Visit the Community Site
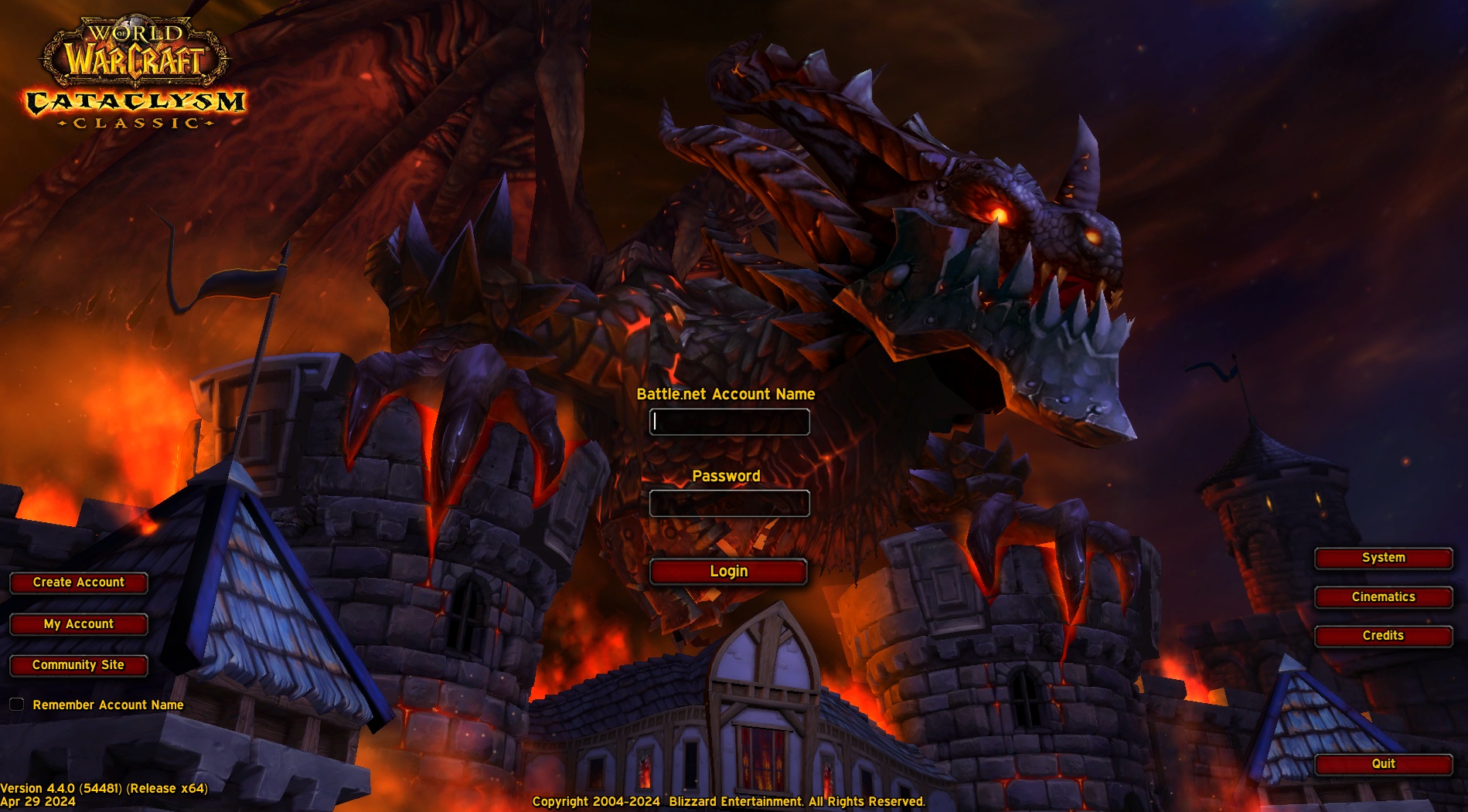Image resolution: width=1468 pixels, height=812 pixels. (78, 664)
